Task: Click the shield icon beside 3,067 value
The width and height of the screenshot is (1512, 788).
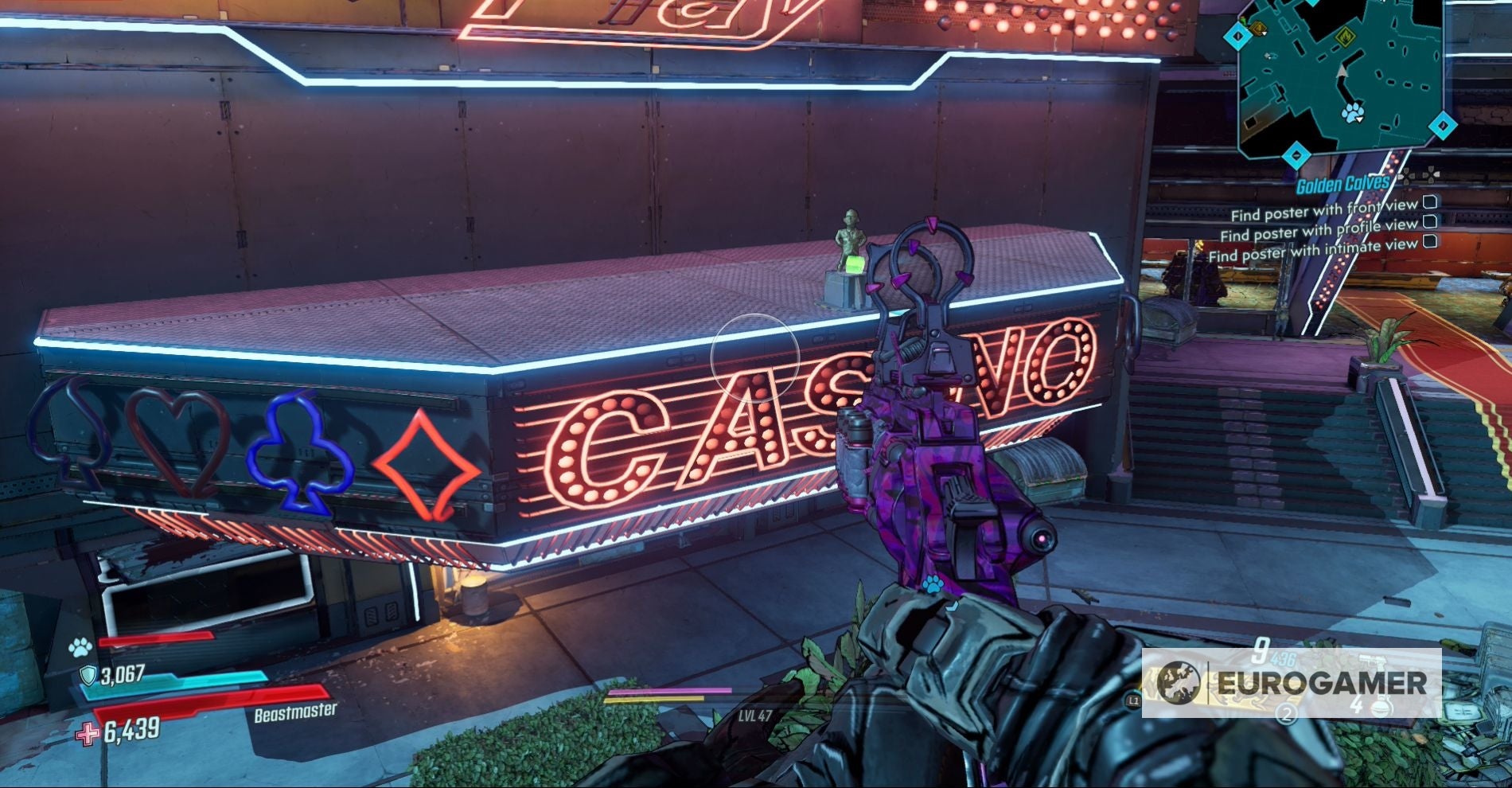Action: pos(88,675)
